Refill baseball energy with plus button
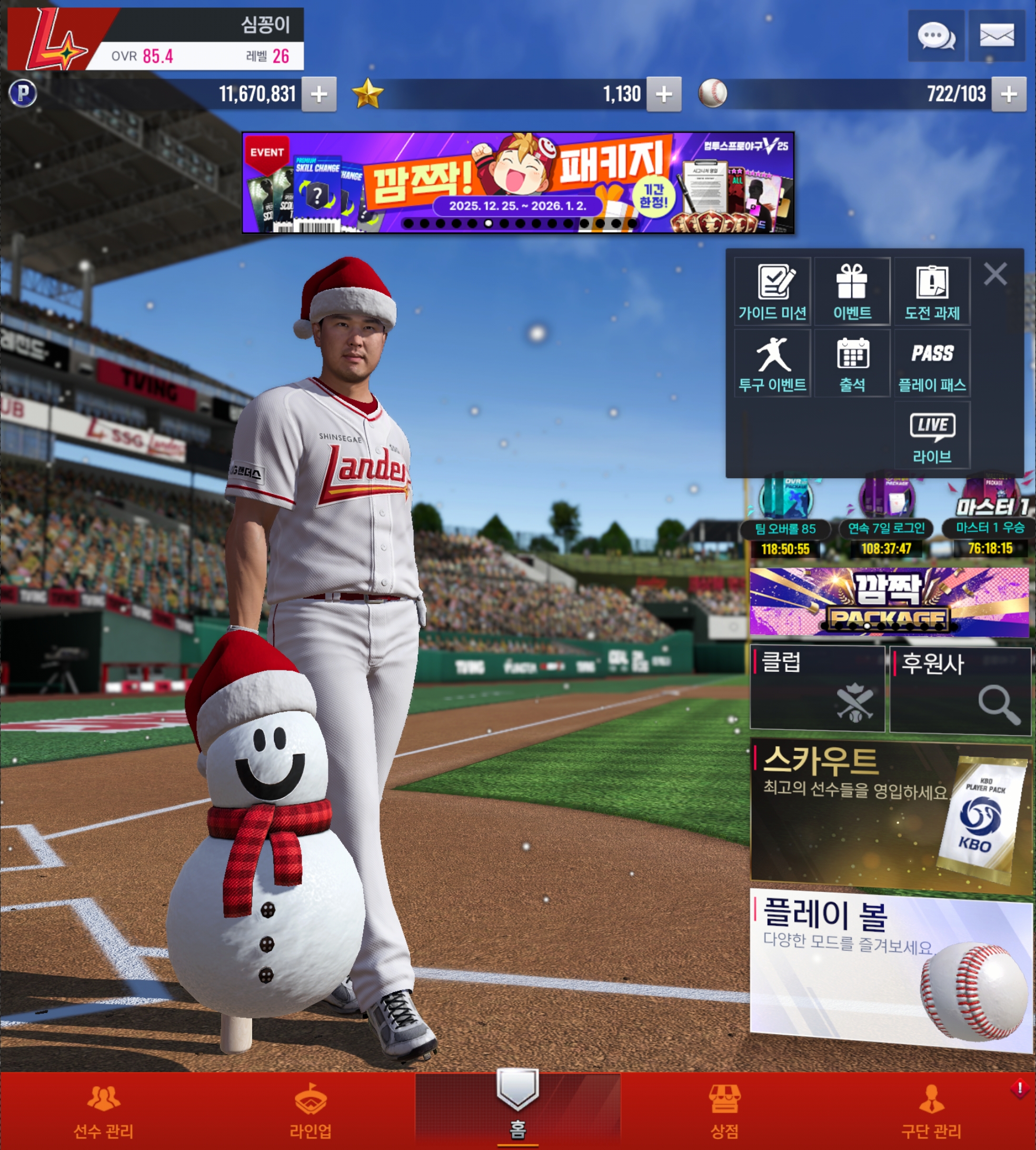The image size is (1036, 1150). coord(1009,94)
